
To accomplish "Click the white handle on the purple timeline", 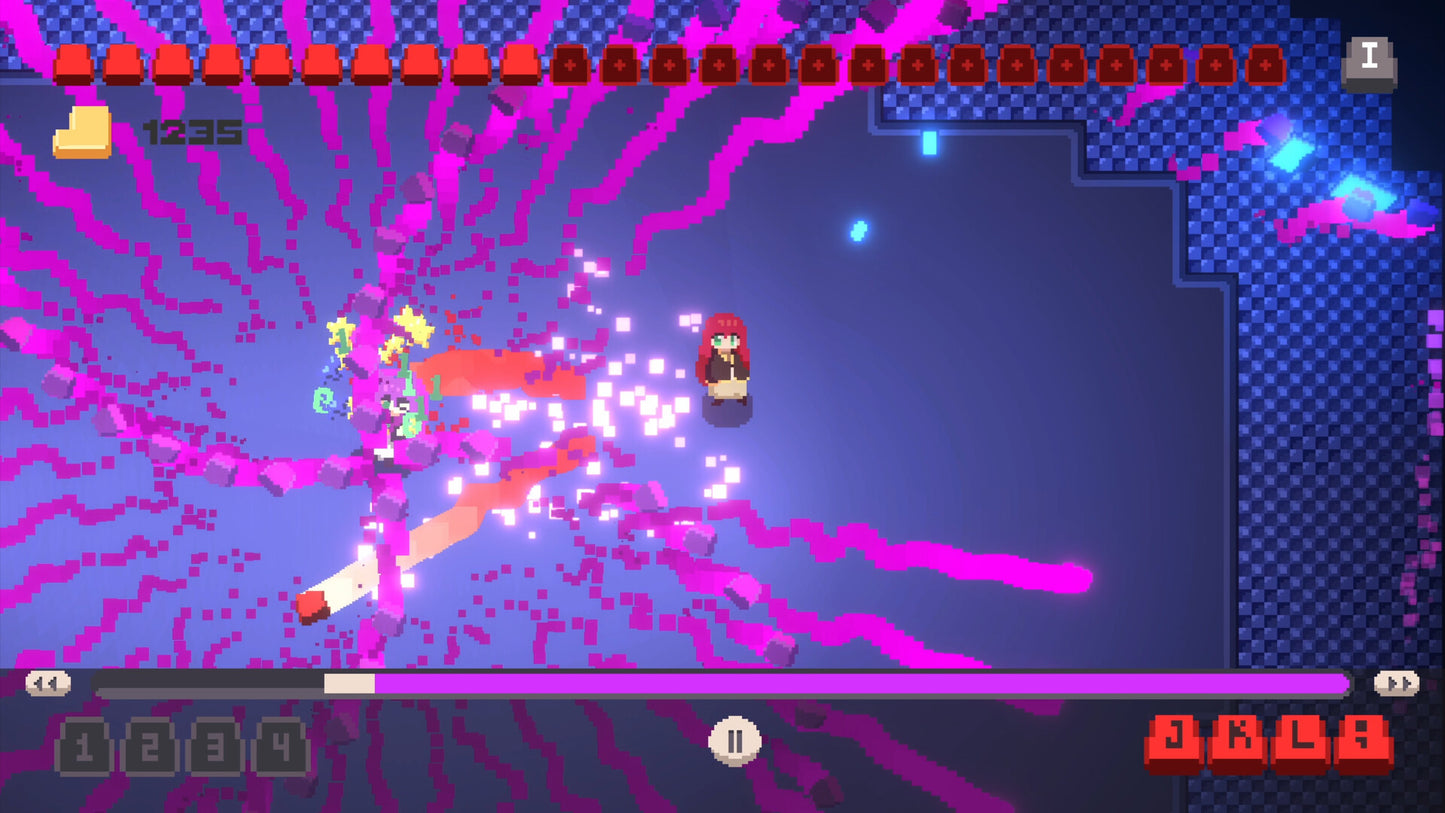I will (349, 684).
